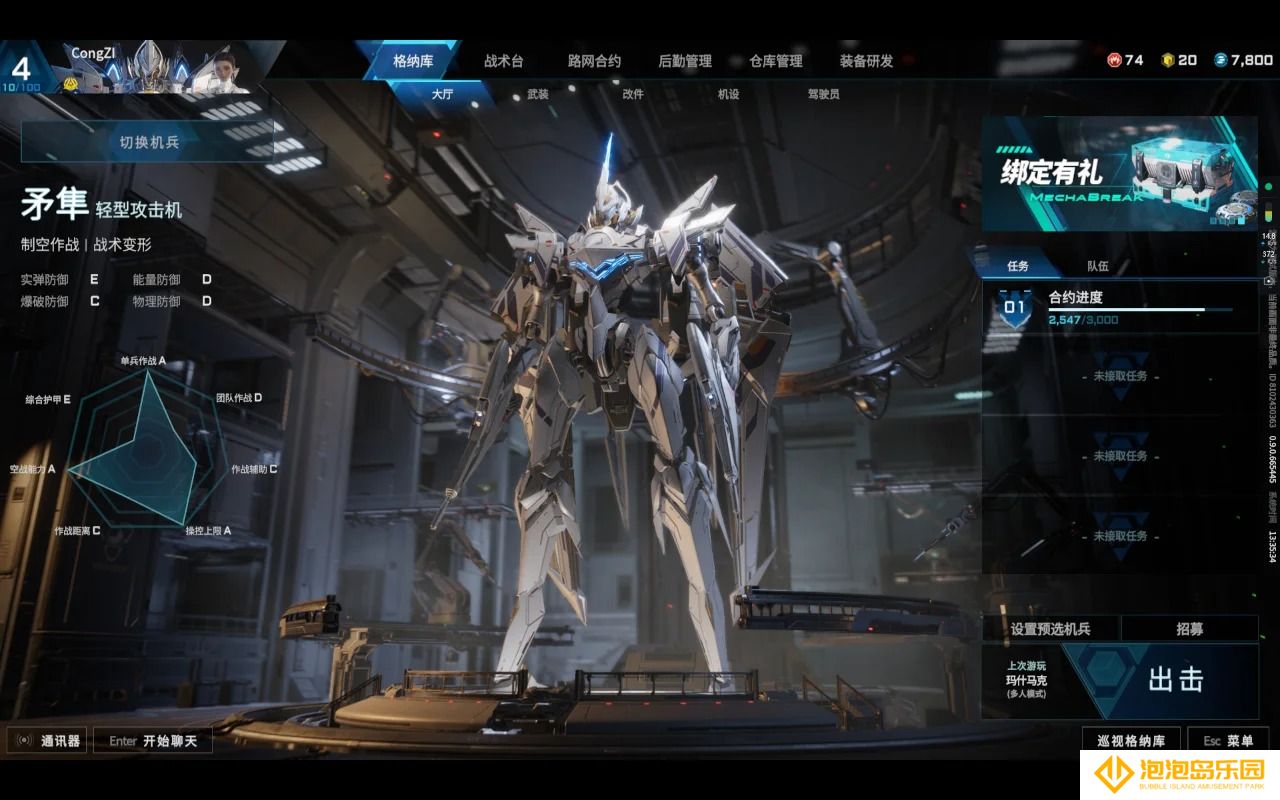Open the 绑定有礼 promo banner
Viewport: 1280px width, 800px height.
coord(1119,173)
